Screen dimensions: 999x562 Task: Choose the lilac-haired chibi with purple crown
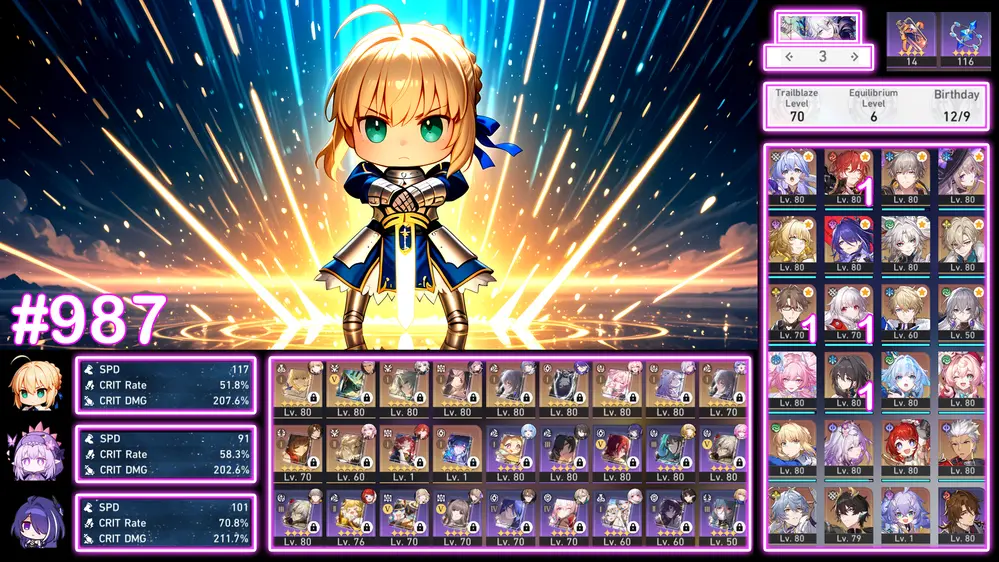tap(38, 454)
